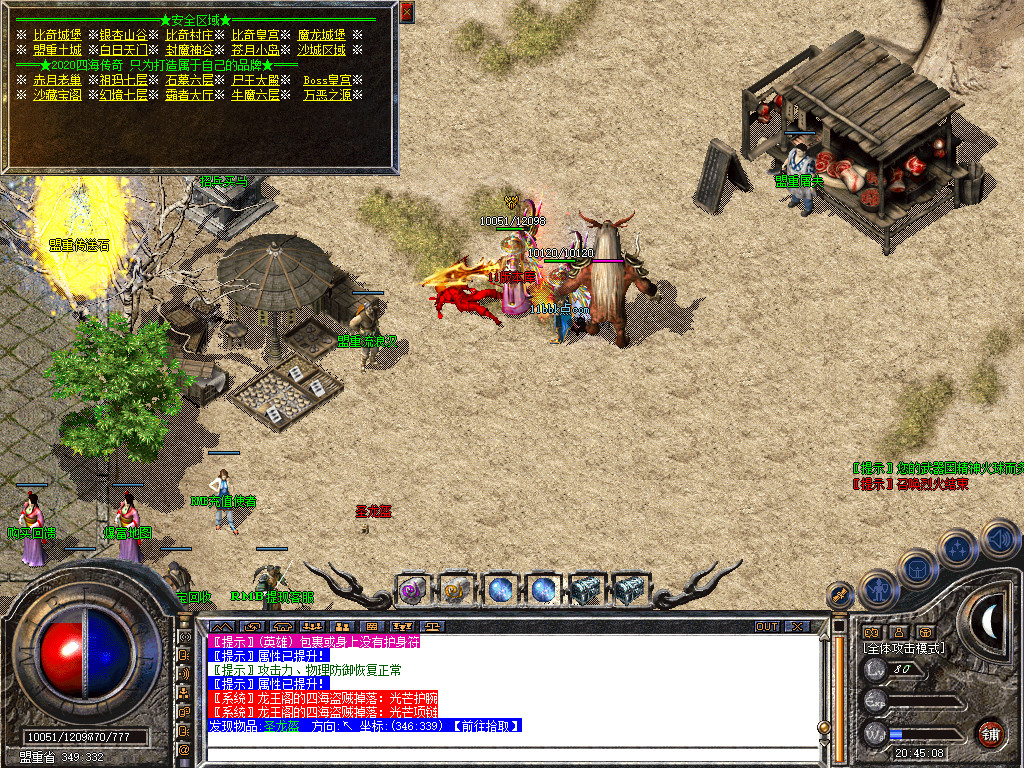This screenshot has height=768, width=1024.
Task: Open the skills button with four stars
Action: click(958, 549)
